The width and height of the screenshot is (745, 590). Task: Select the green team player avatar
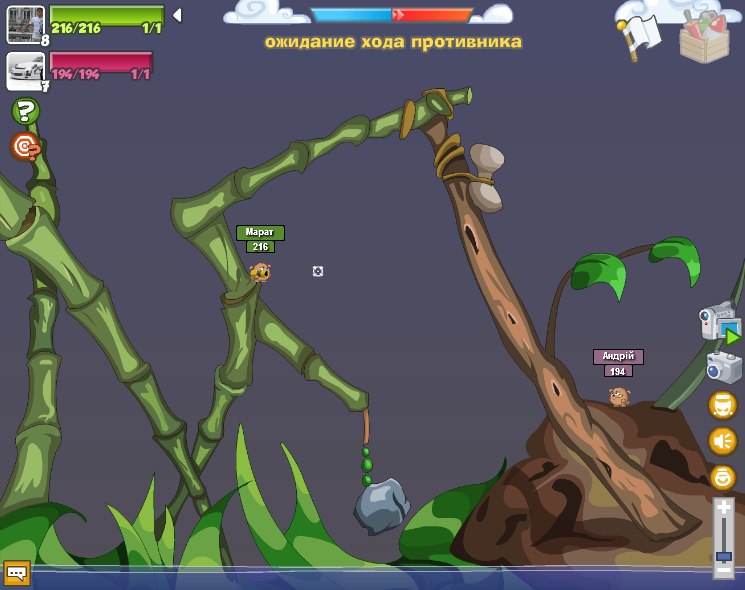(24, 23)
